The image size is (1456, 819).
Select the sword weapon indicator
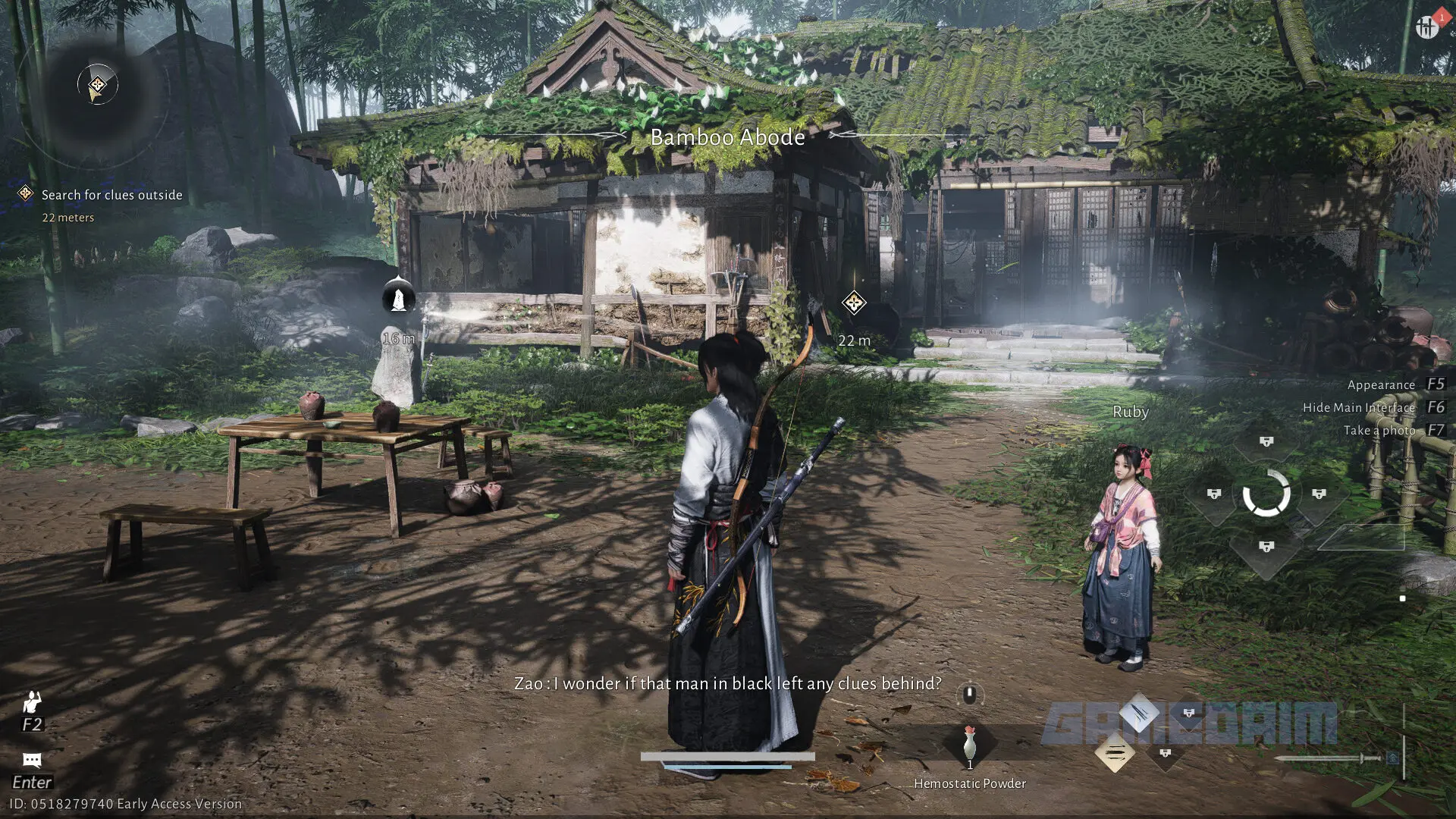1327,758
